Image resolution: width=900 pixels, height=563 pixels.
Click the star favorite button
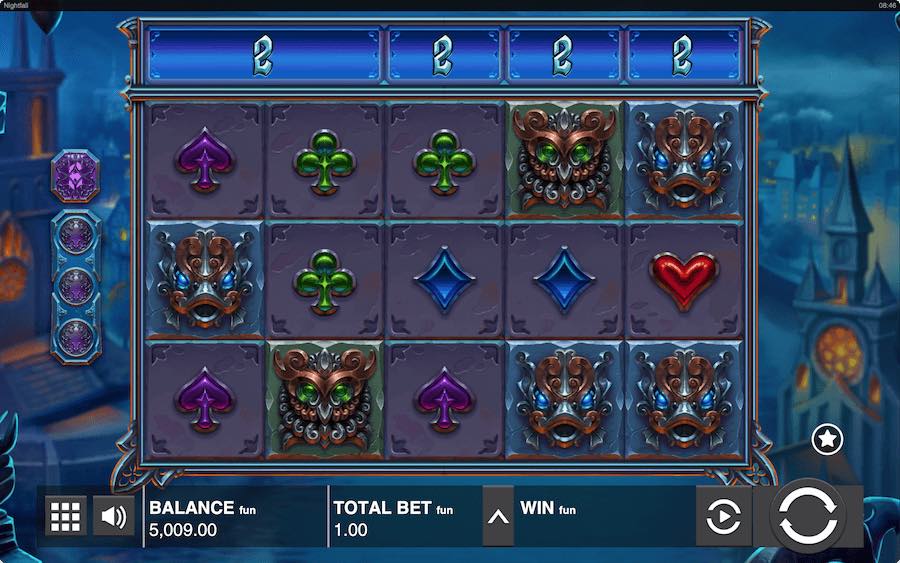827,439
